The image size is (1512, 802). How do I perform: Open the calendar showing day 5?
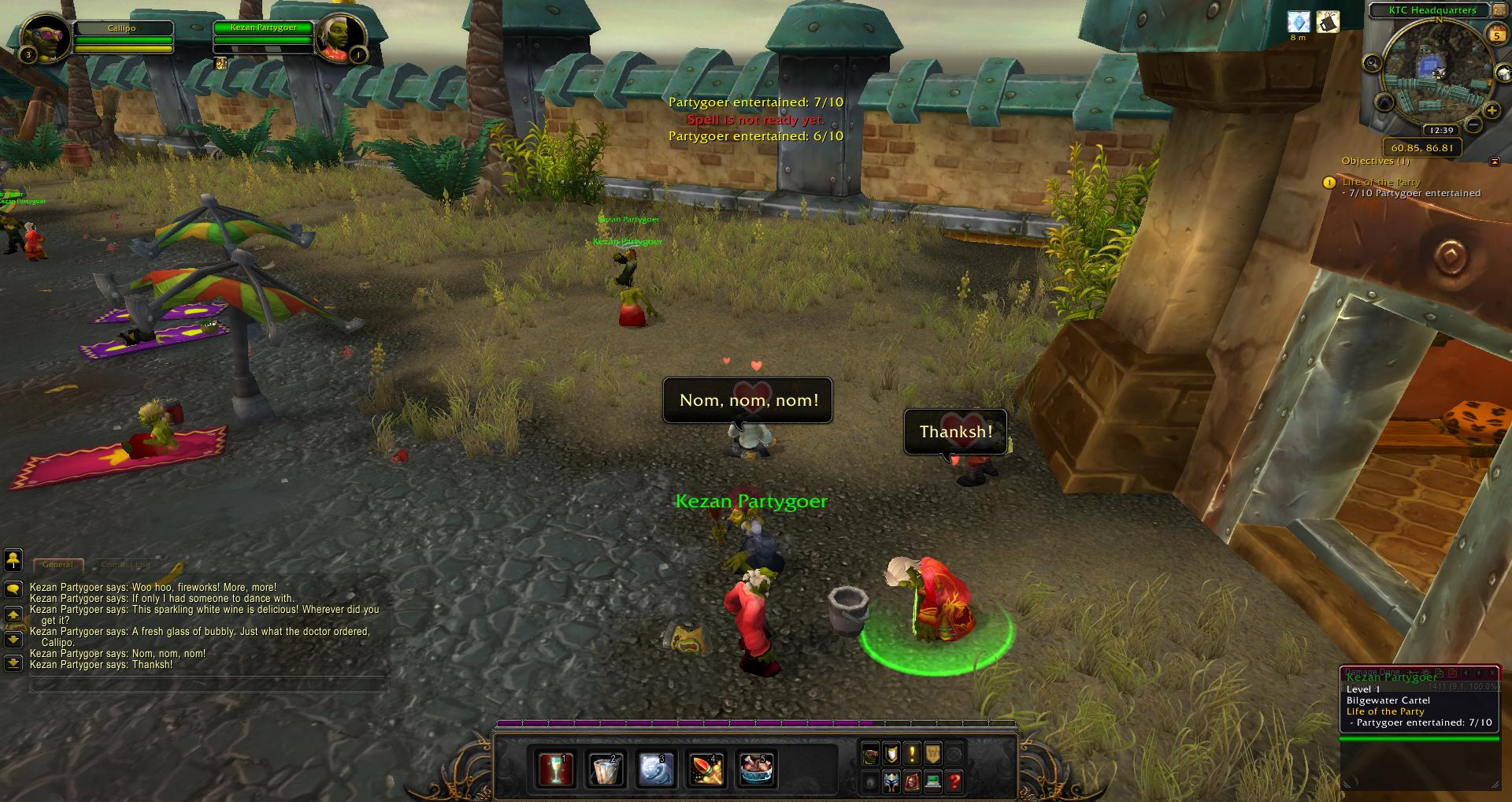click(x=1495, y=34)
